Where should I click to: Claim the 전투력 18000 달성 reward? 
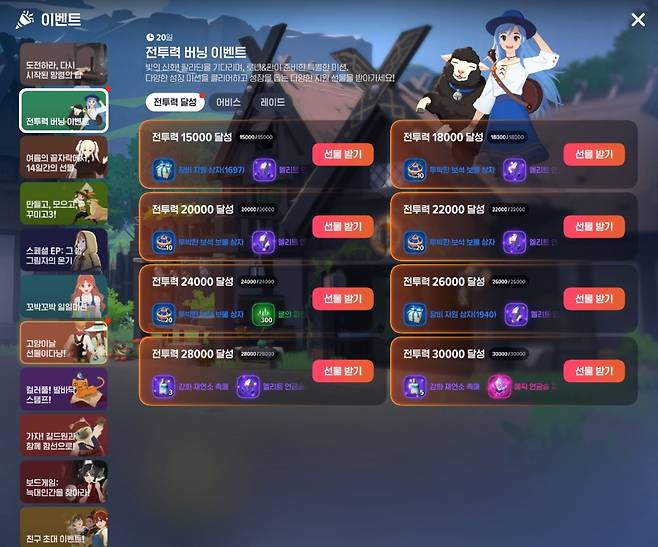pos(593,154)
